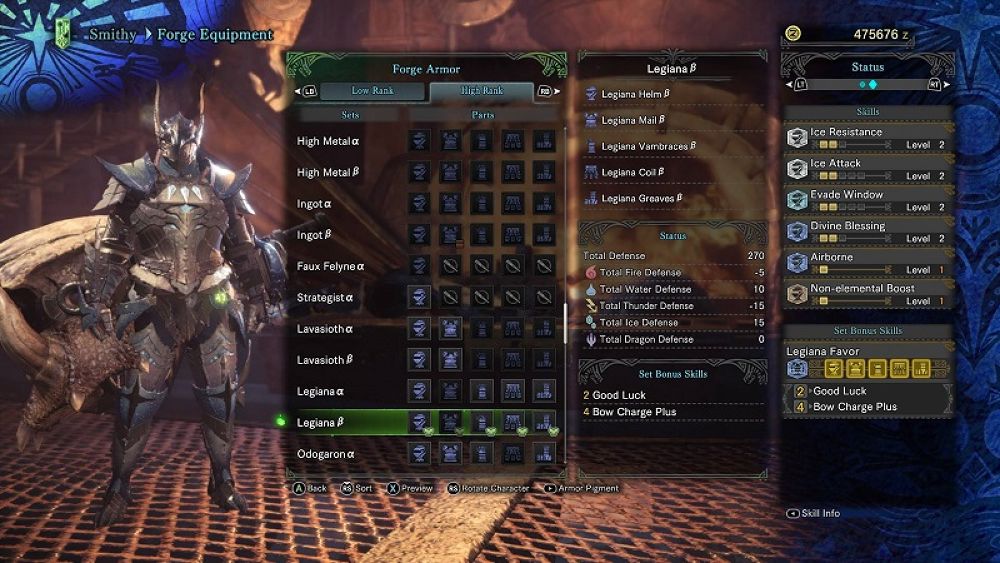The height and width of the screenshot is (563, 1000).
Task: Select Legiana Helm β in the parts list
Action: [x=635, y=94]
